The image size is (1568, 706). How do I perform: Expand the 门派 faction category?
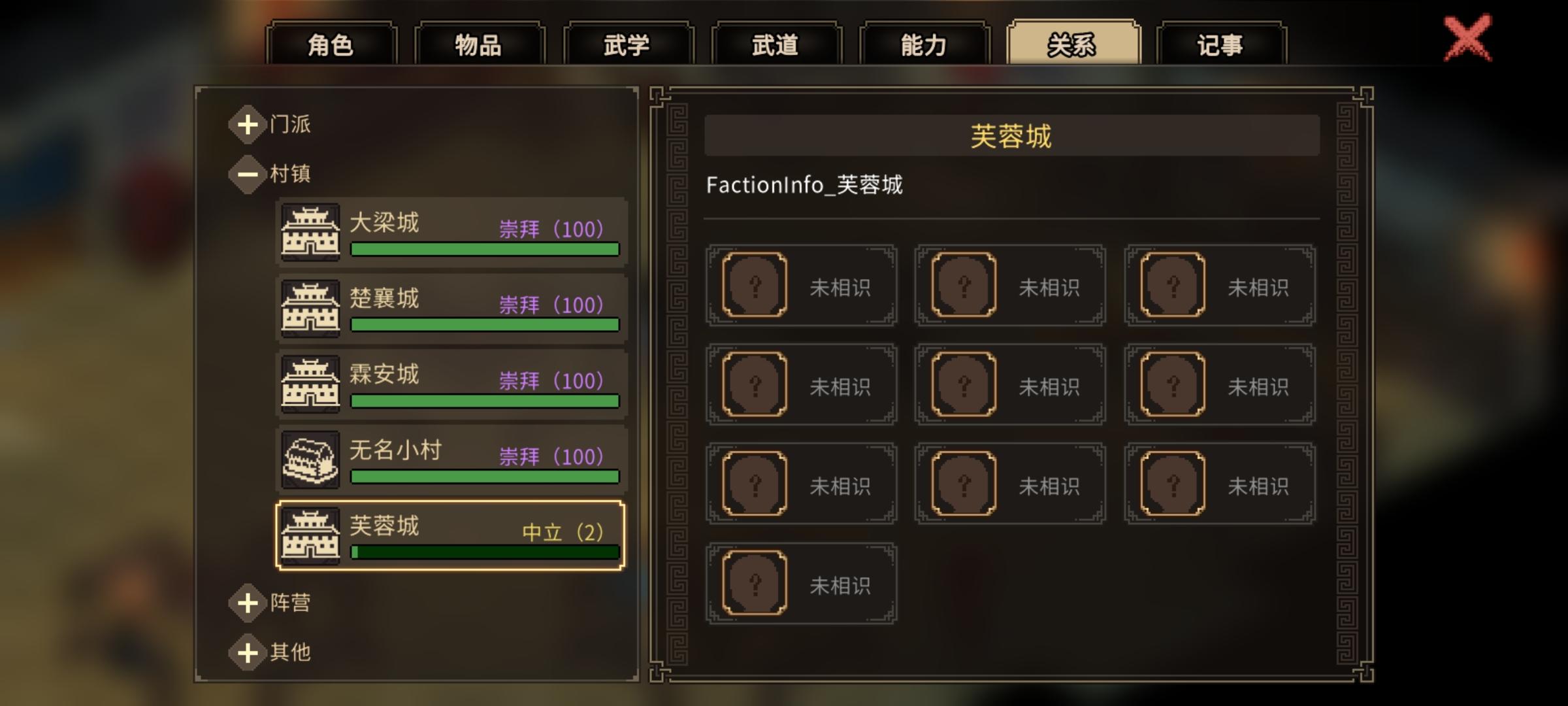point(247,124)
